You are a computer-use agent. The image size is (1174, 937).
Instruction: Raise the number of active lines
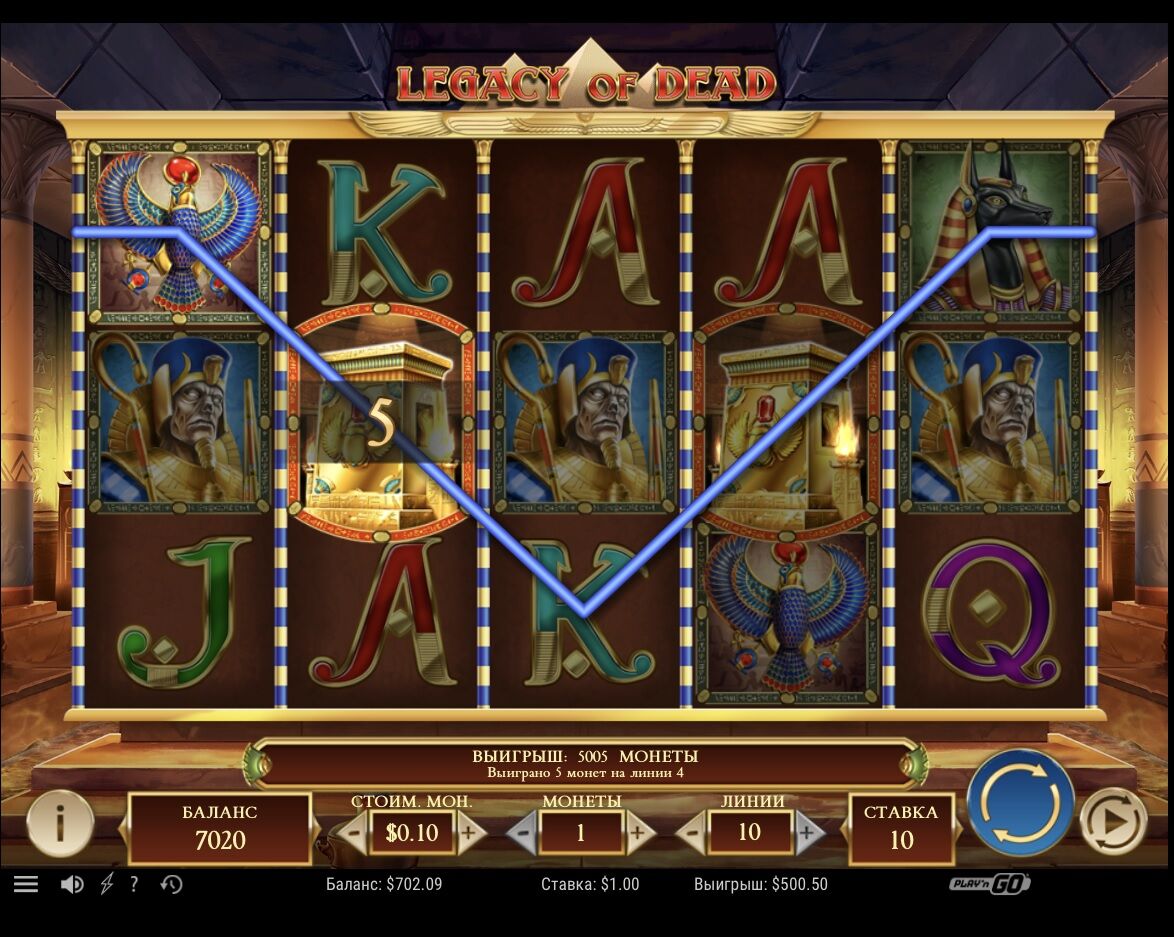pos(808,832)
